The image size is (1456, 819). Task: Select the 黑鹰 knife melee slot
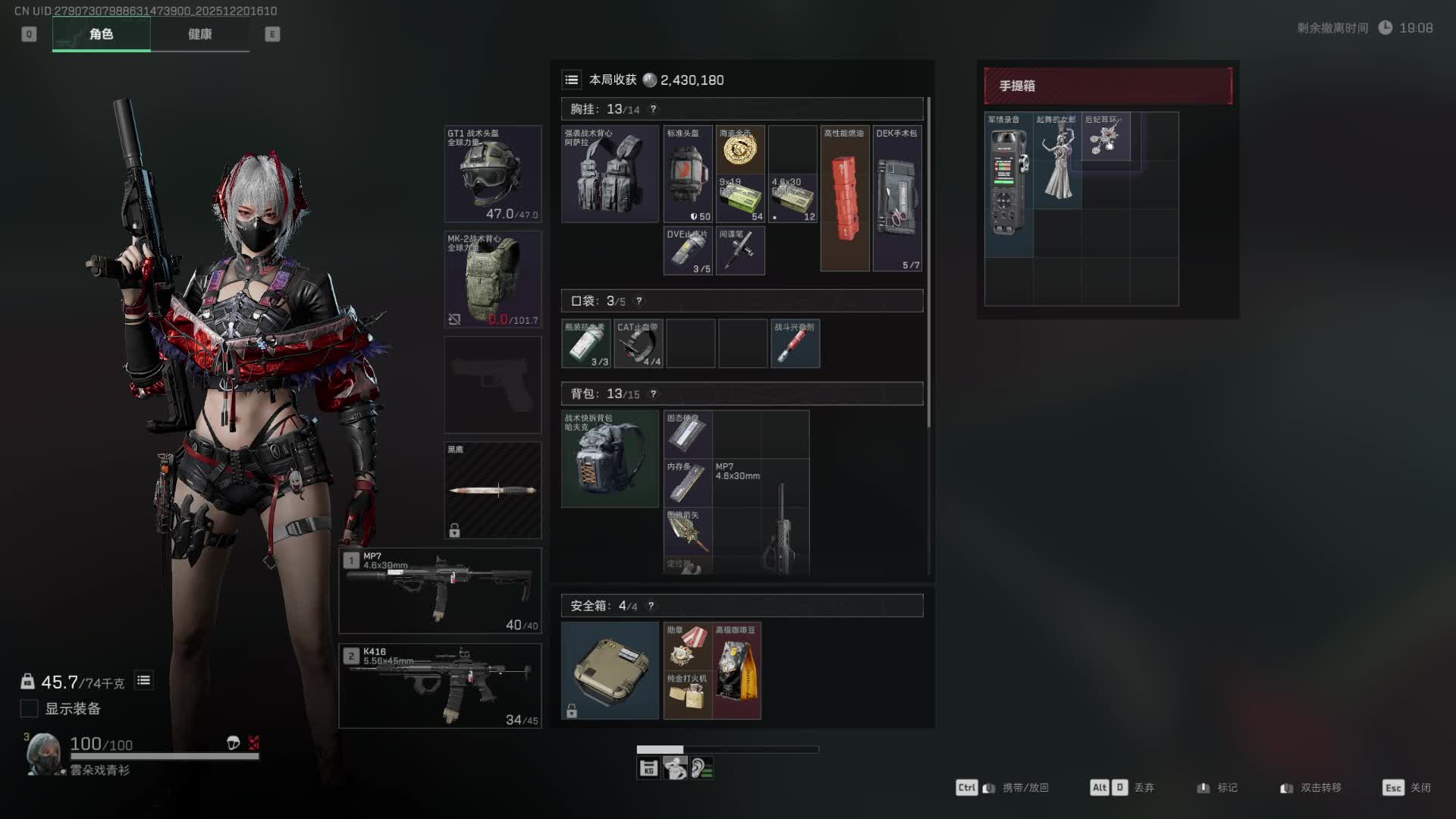click(x=492, y=490)
